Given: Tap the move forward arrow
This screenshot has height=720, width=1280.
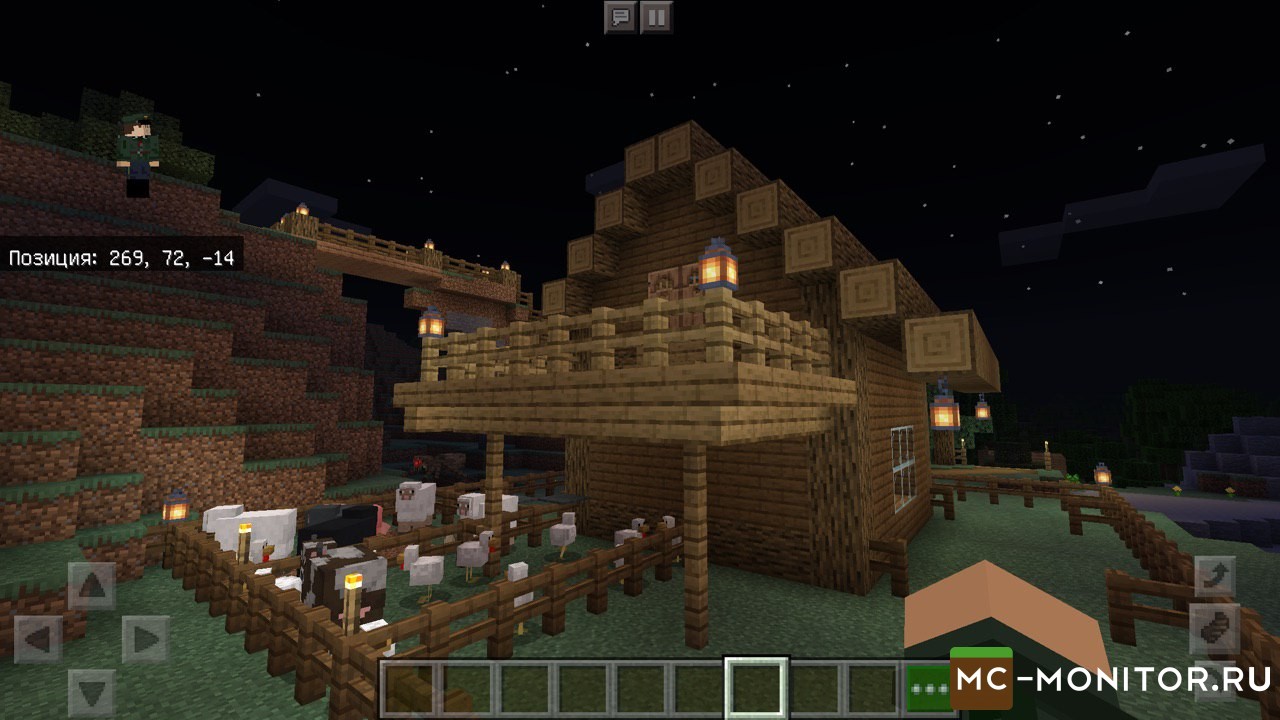Looking at the screenshot, I should click(92, 586).
